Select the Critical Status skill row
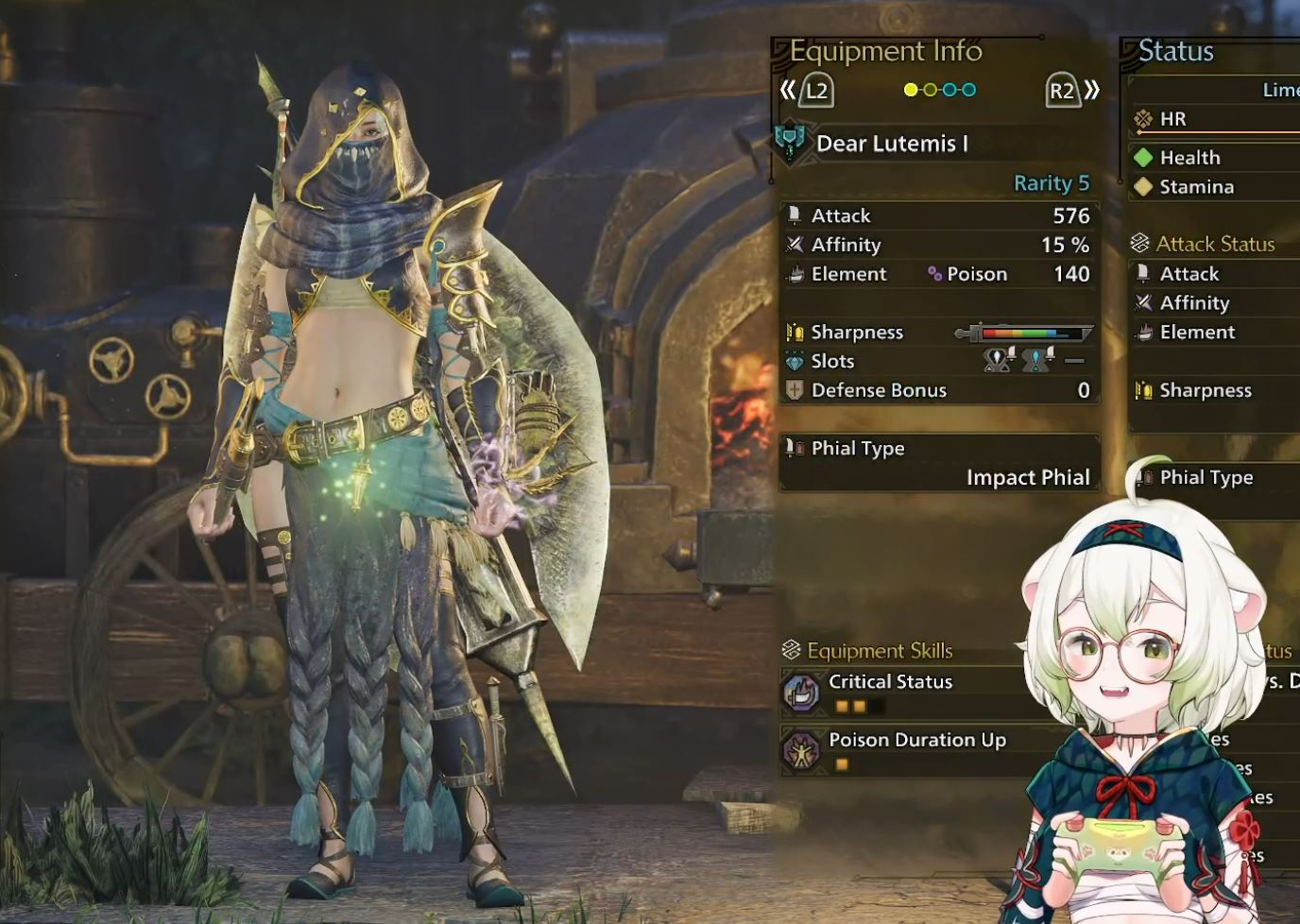 pyautogui.click(x=890, y=682)
